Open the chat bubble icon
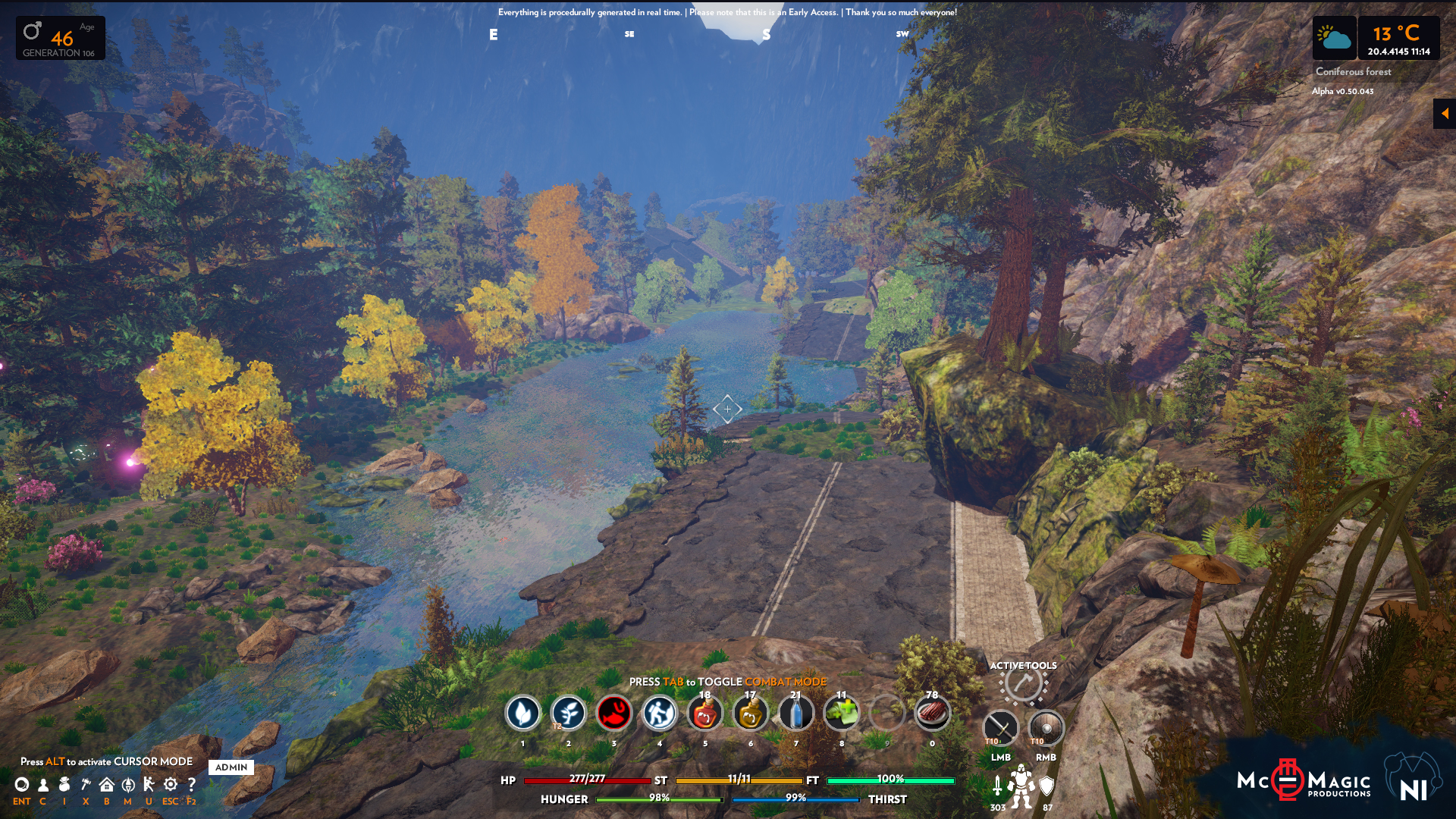 [22, 785]
